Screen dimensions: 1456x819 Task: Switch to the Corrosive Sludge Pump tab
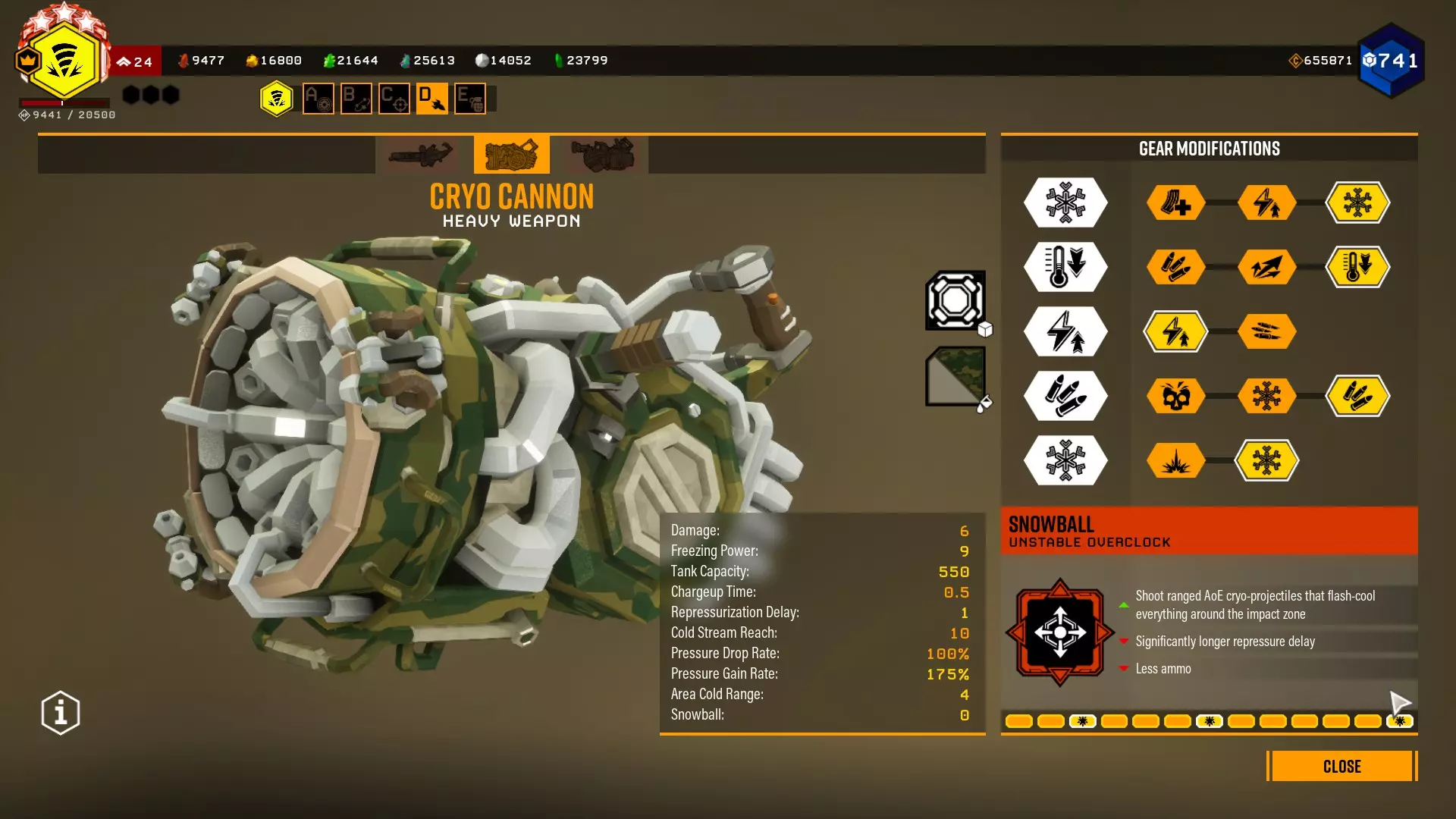[x=603, y=155]
